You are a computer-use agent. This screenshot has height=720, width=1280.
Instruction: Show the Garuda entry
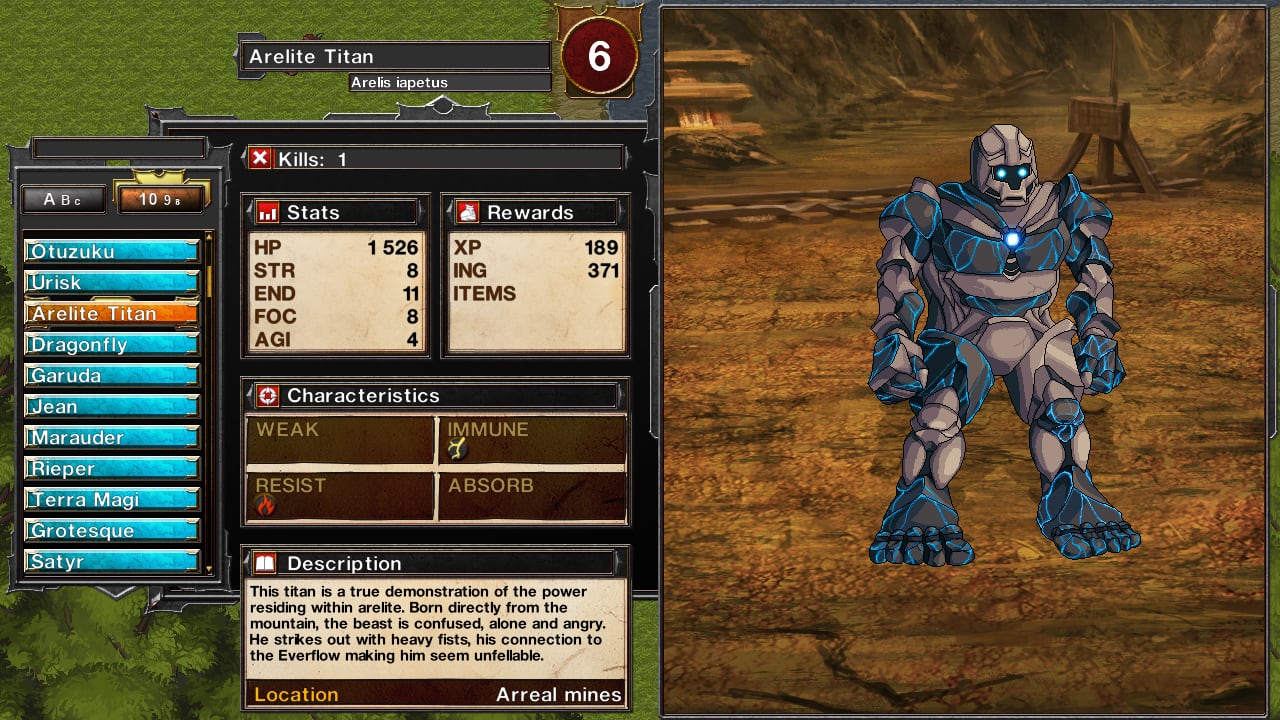click(112, 375)
